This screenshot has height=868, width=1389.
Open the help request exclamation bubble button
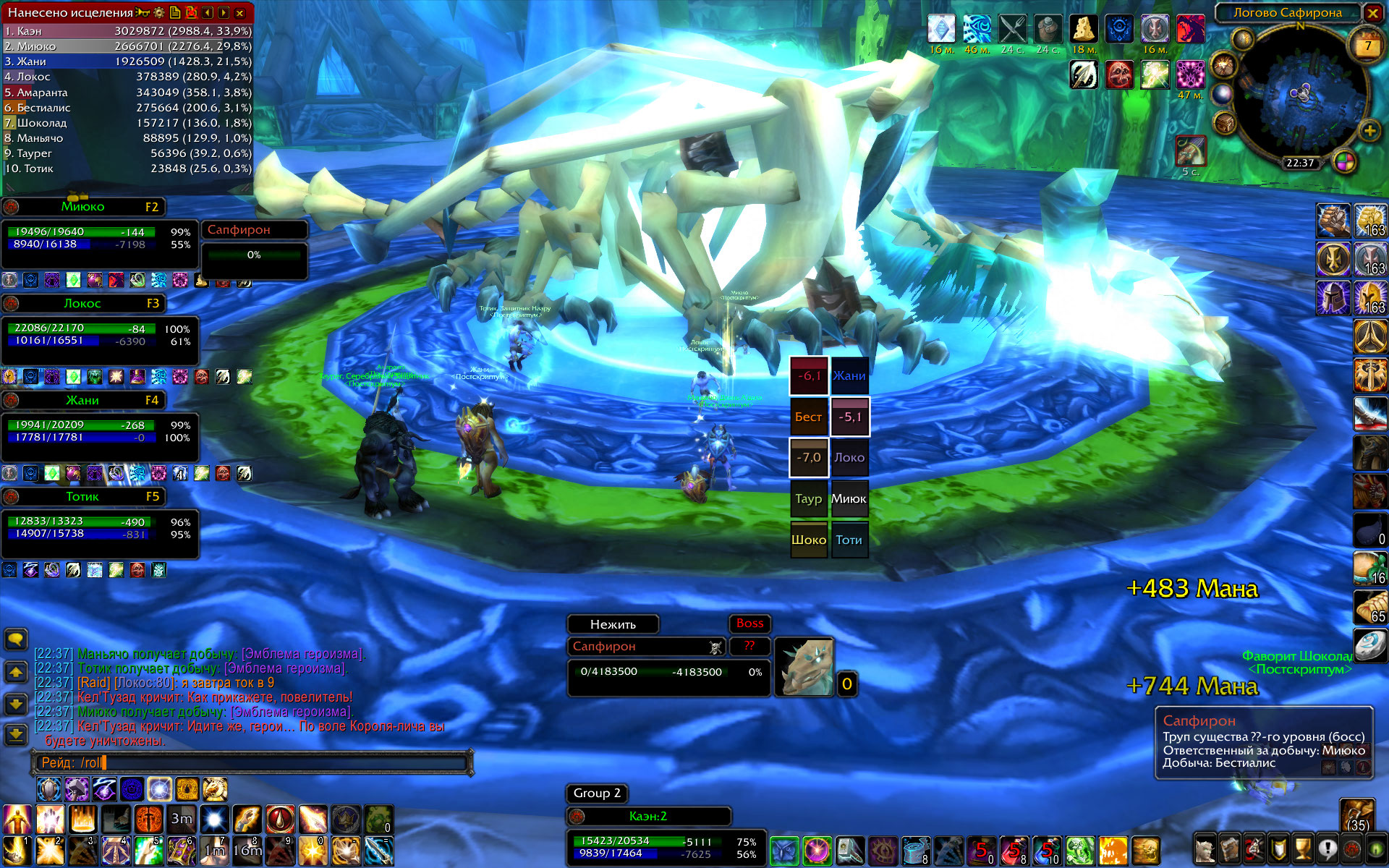[1327, 849]
